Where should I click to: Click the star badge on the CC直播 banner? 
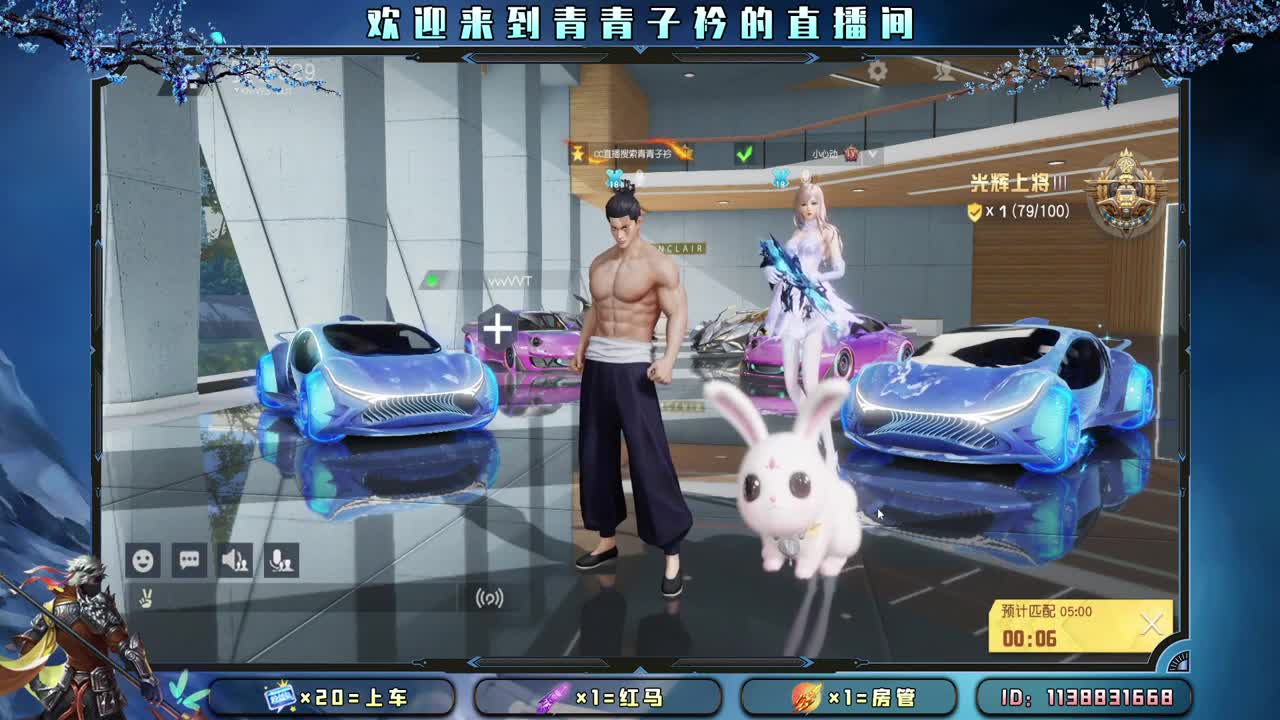(x=578, y=154)
